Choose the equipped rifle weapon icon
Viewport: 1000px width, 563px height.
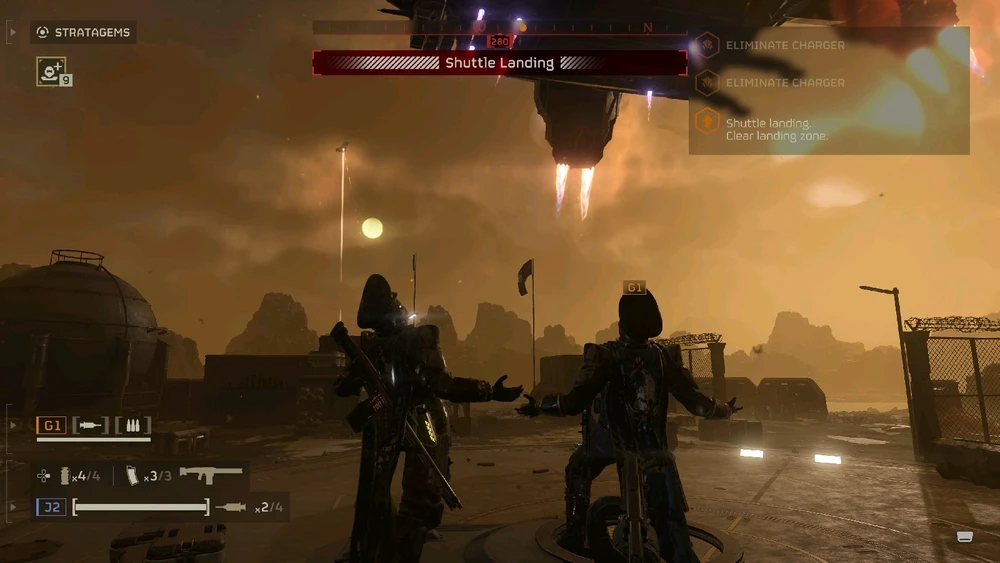(x=211, y=475)
